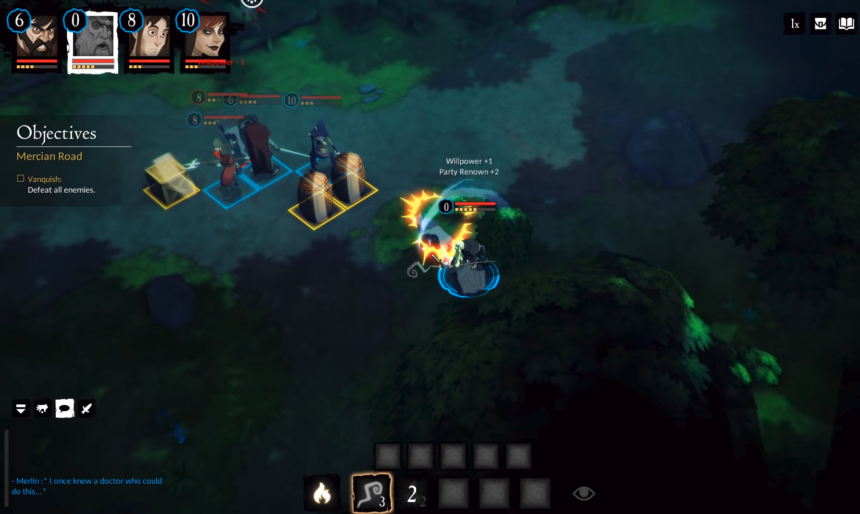This screenshot has width=860, height=514.
Task: Select the grey-bearded old man portrait
Action: (92, 40)
